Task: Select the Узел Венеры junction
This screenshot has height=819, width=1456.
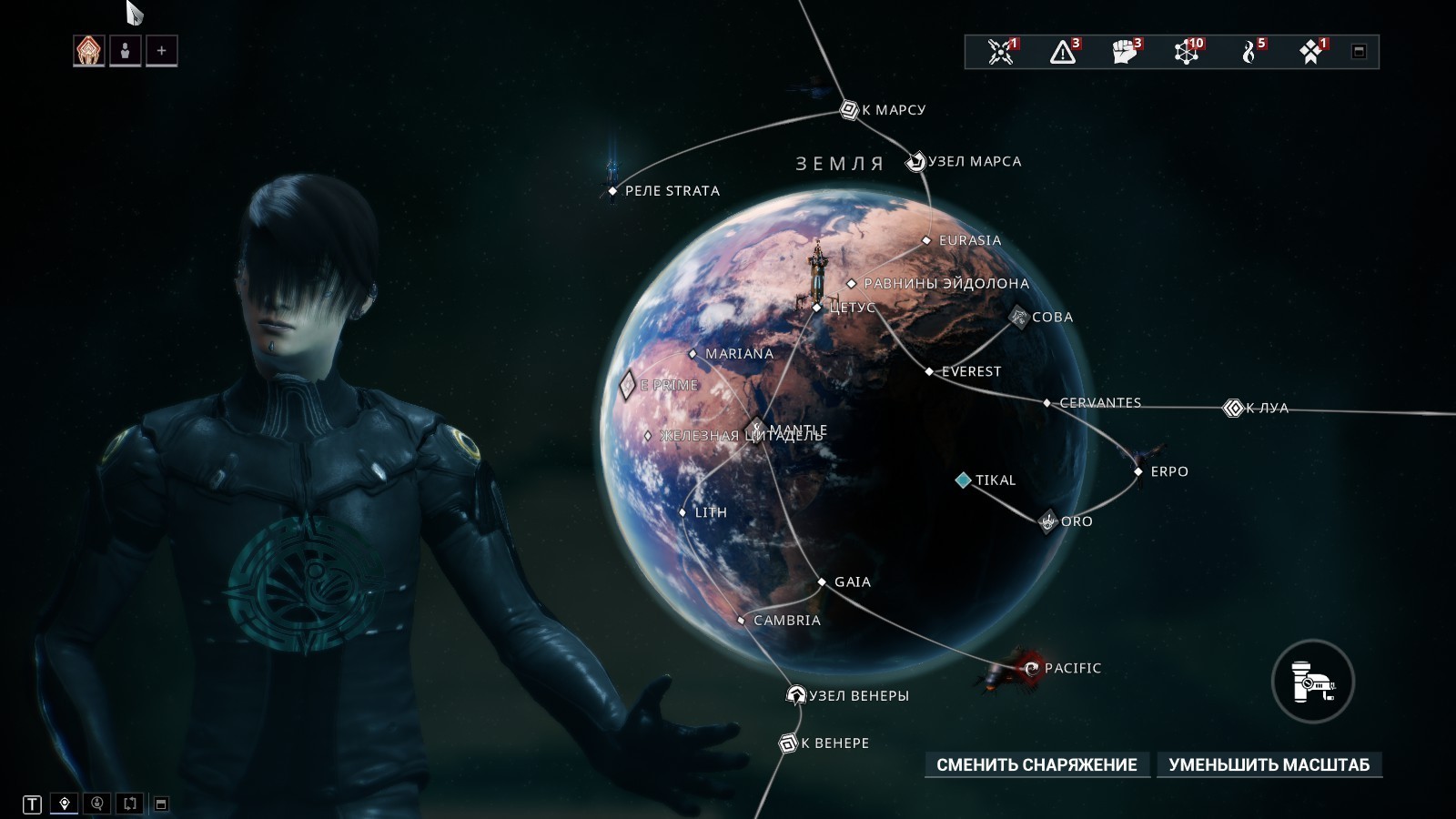Action: pyautogui.click(x=796, y=696)
